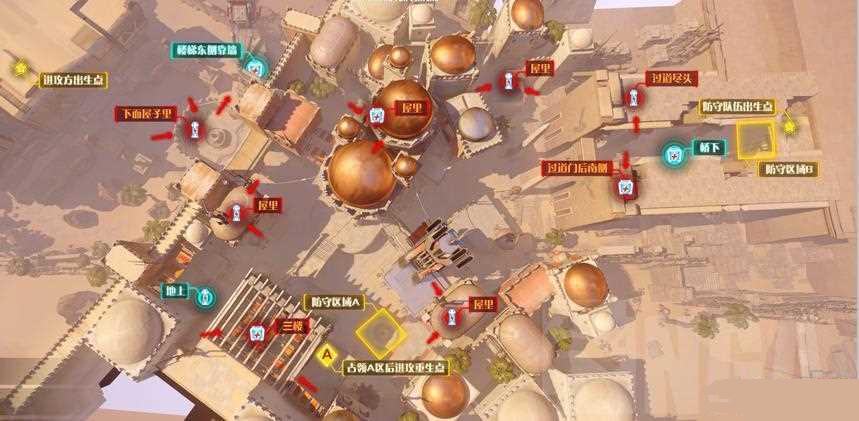Select the 下面屋子里 health pack marker
This screenshot has height=421, width=859.
(193, 130)
